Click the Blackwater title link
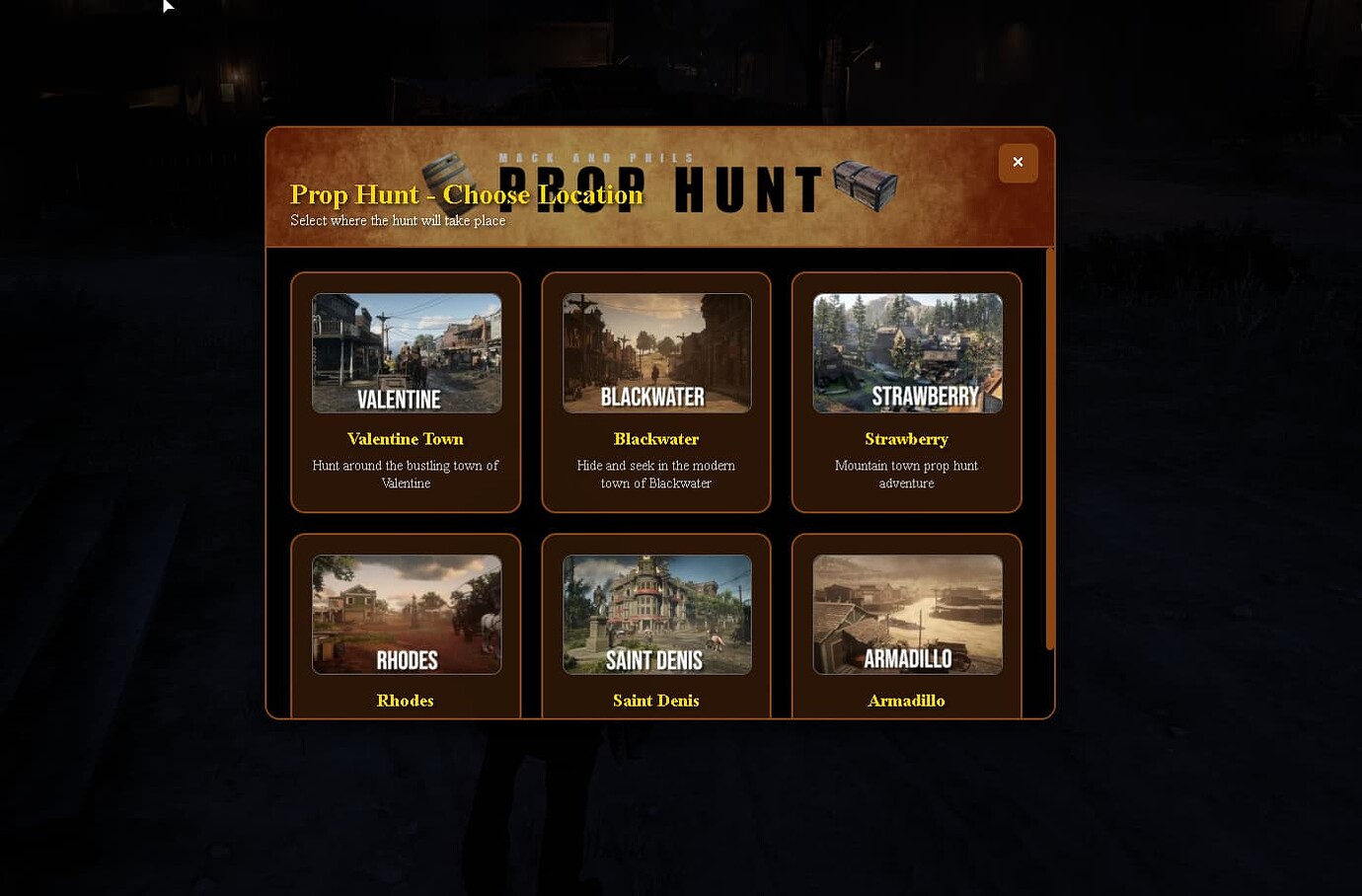The image size is (1362, 896). tap(655, 439)
